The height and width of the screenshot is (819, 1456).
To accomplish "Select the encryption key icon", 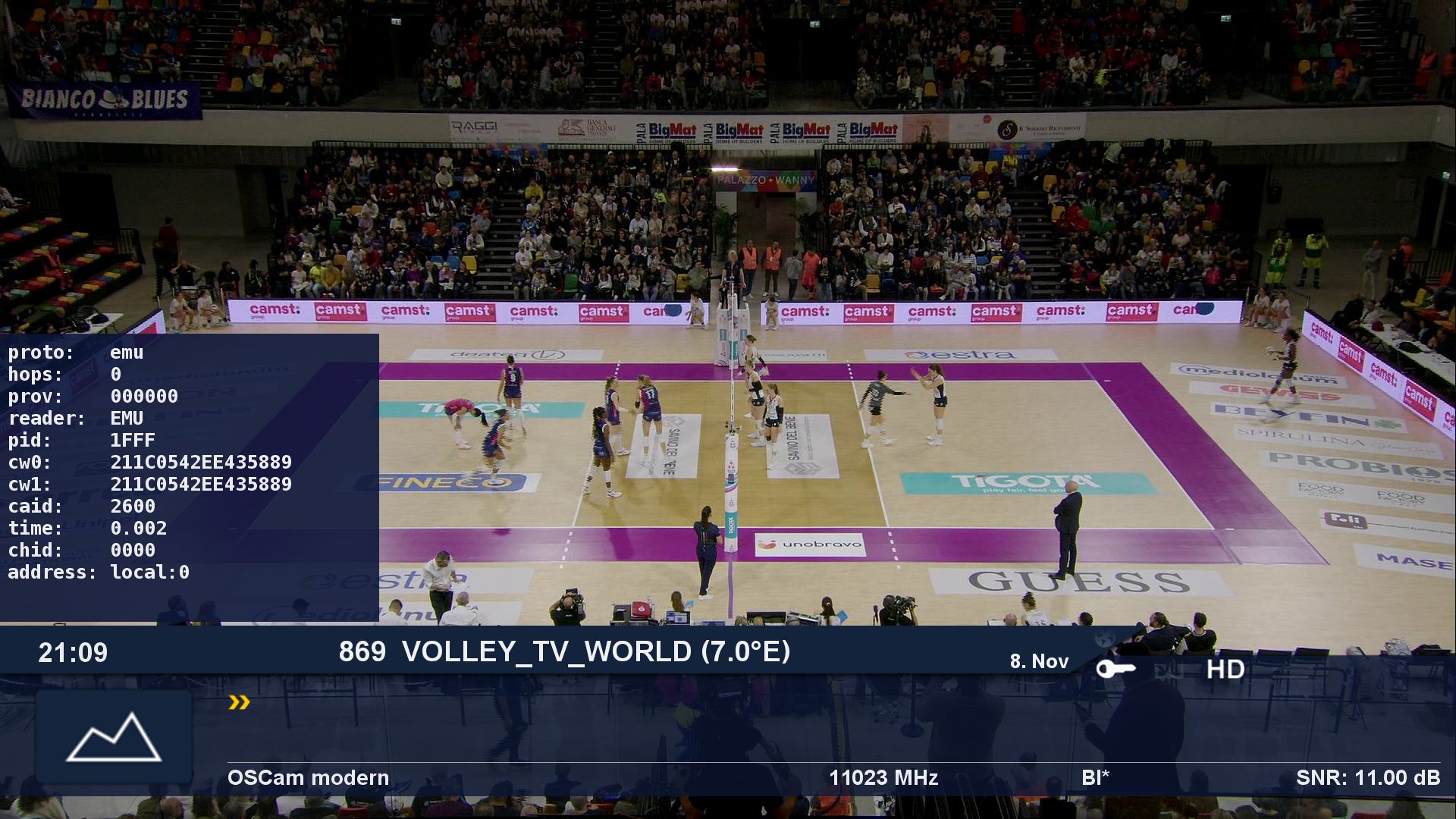I will [x=1116, y=669].
